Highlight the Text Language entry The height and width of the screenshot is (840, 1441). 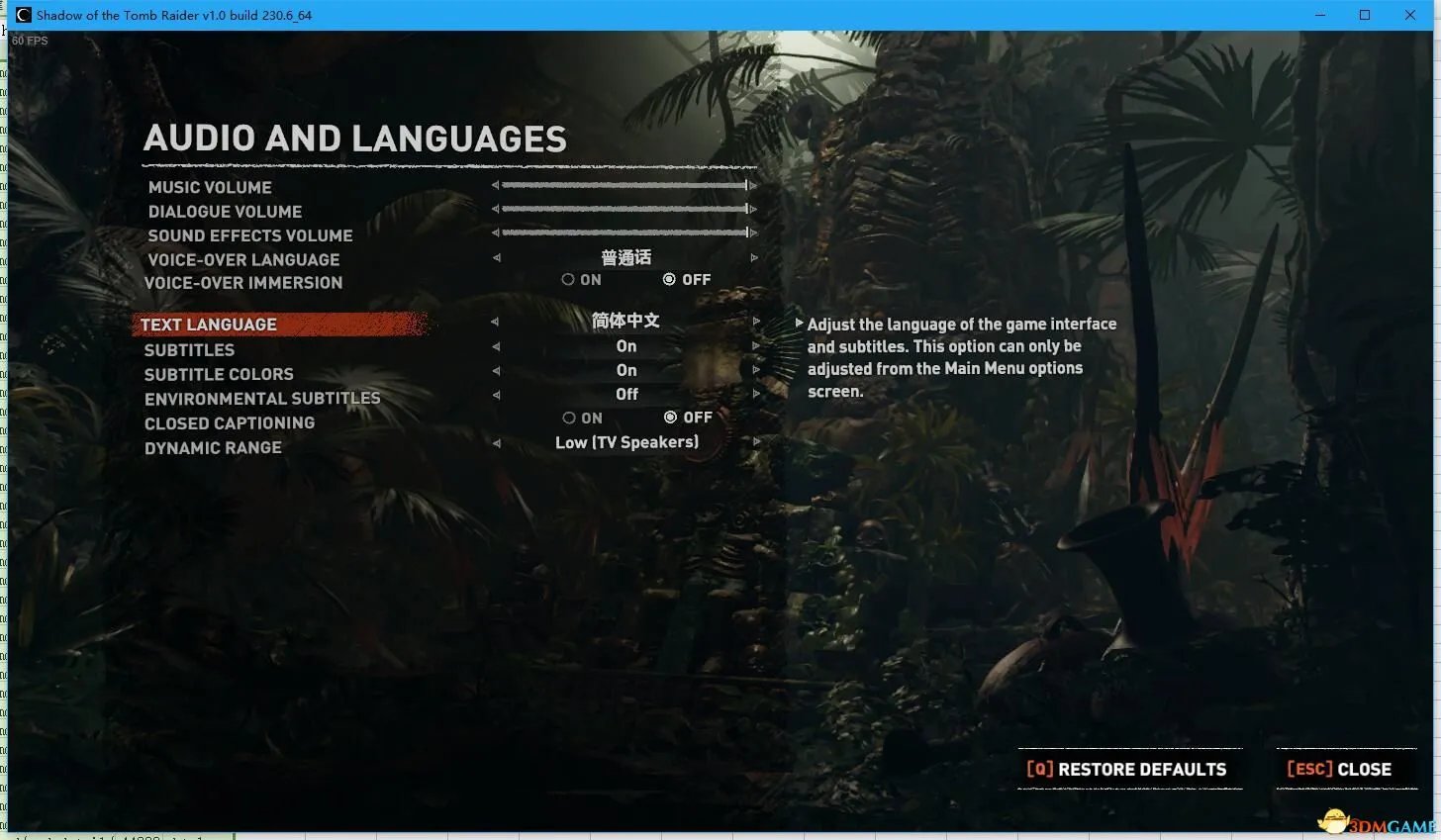click(x=209, y=325)
